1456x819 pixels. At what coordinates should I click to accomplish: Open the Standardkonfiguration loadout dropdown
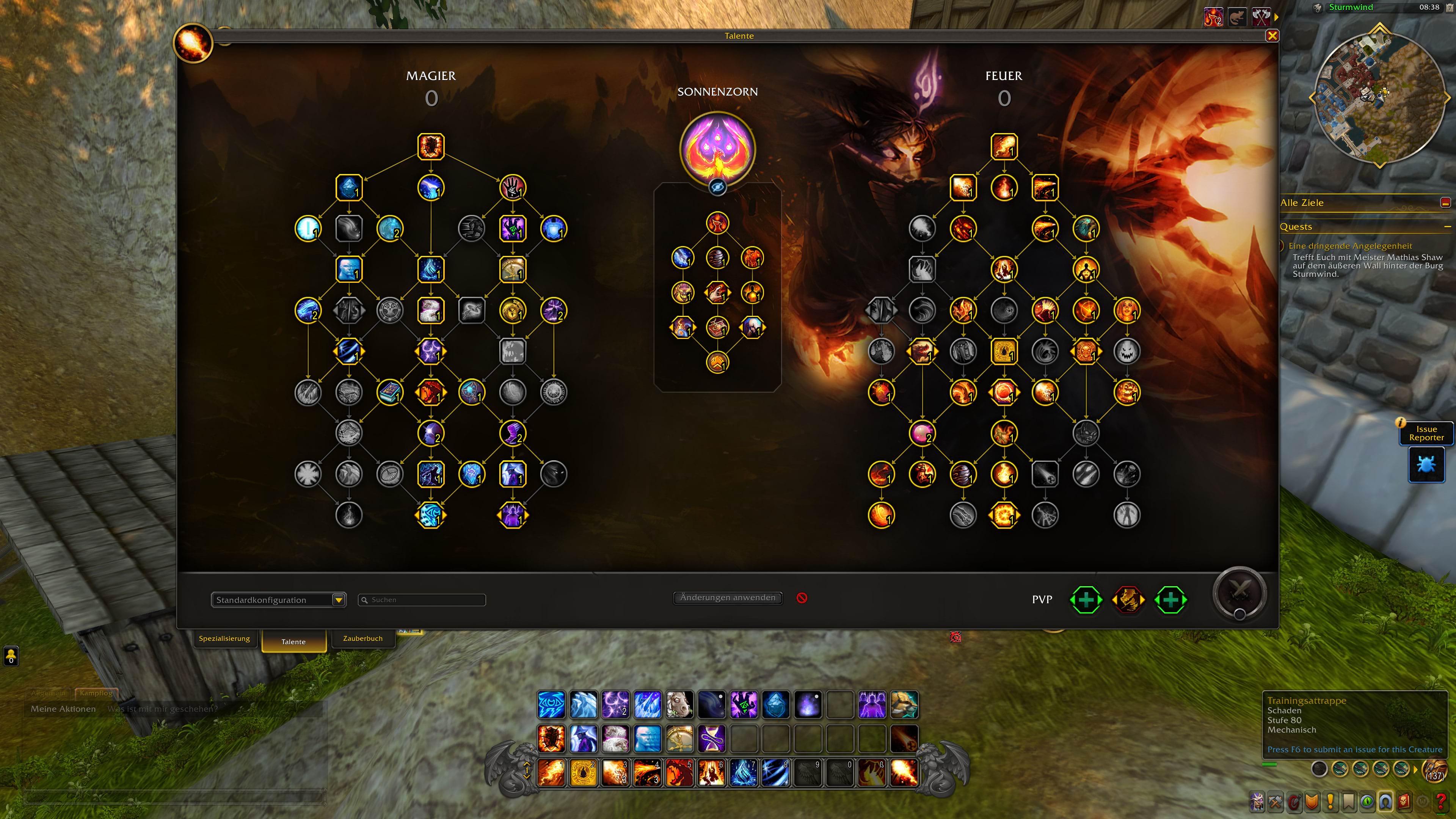(x=339, y=600)
